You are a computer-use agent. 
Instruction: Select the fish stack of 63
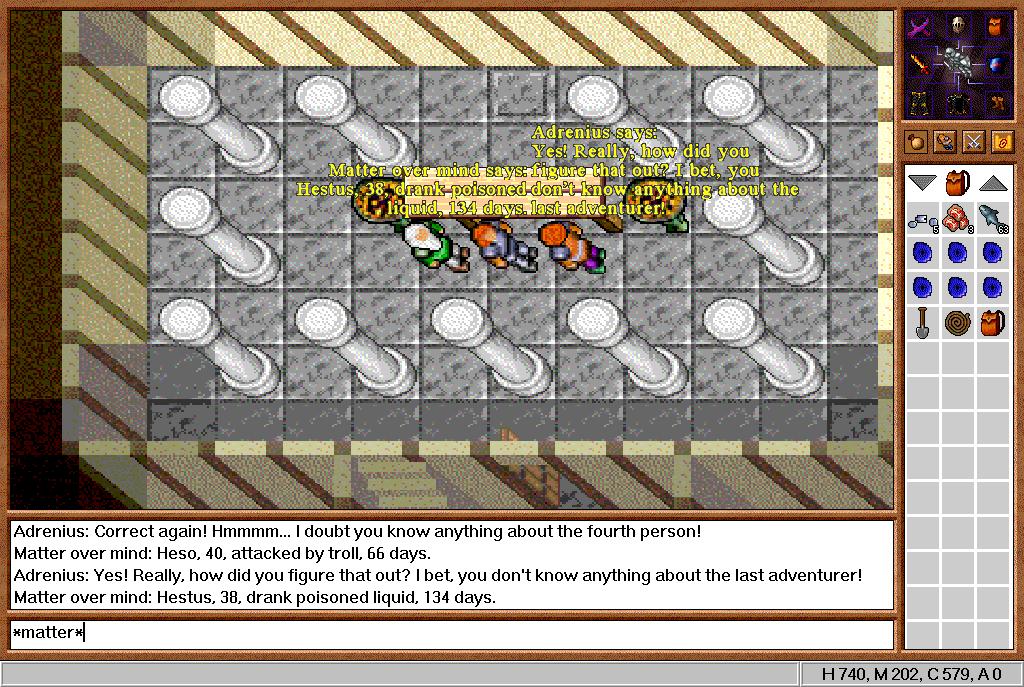[x=991, y=217]
